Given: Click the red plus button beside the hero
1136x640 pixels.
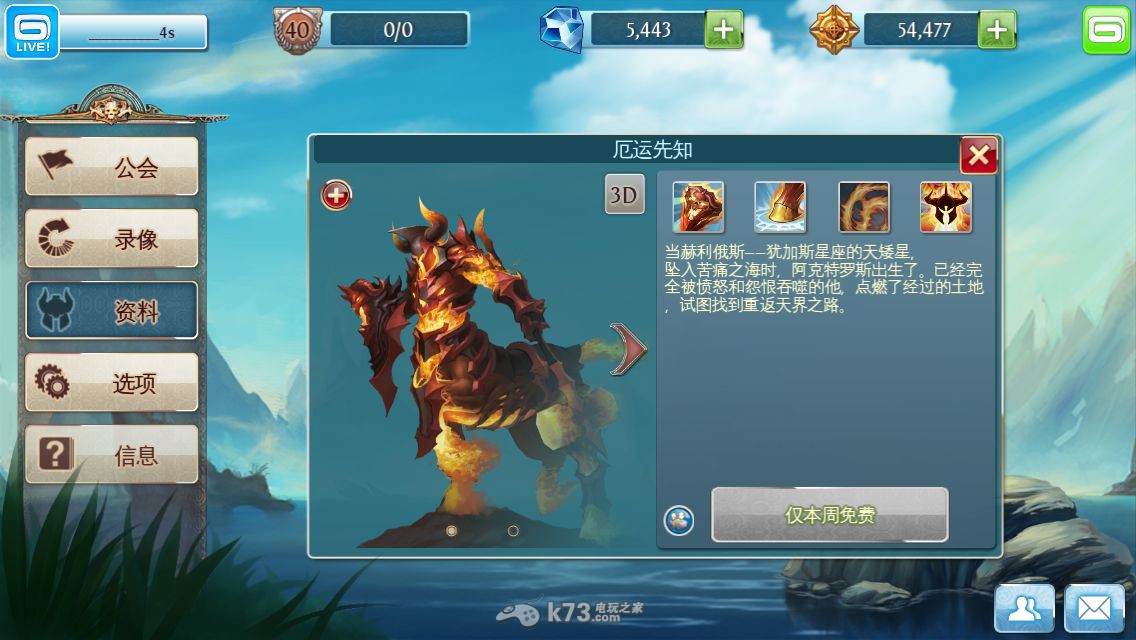Looking at the screenshot, I should 336,196.
